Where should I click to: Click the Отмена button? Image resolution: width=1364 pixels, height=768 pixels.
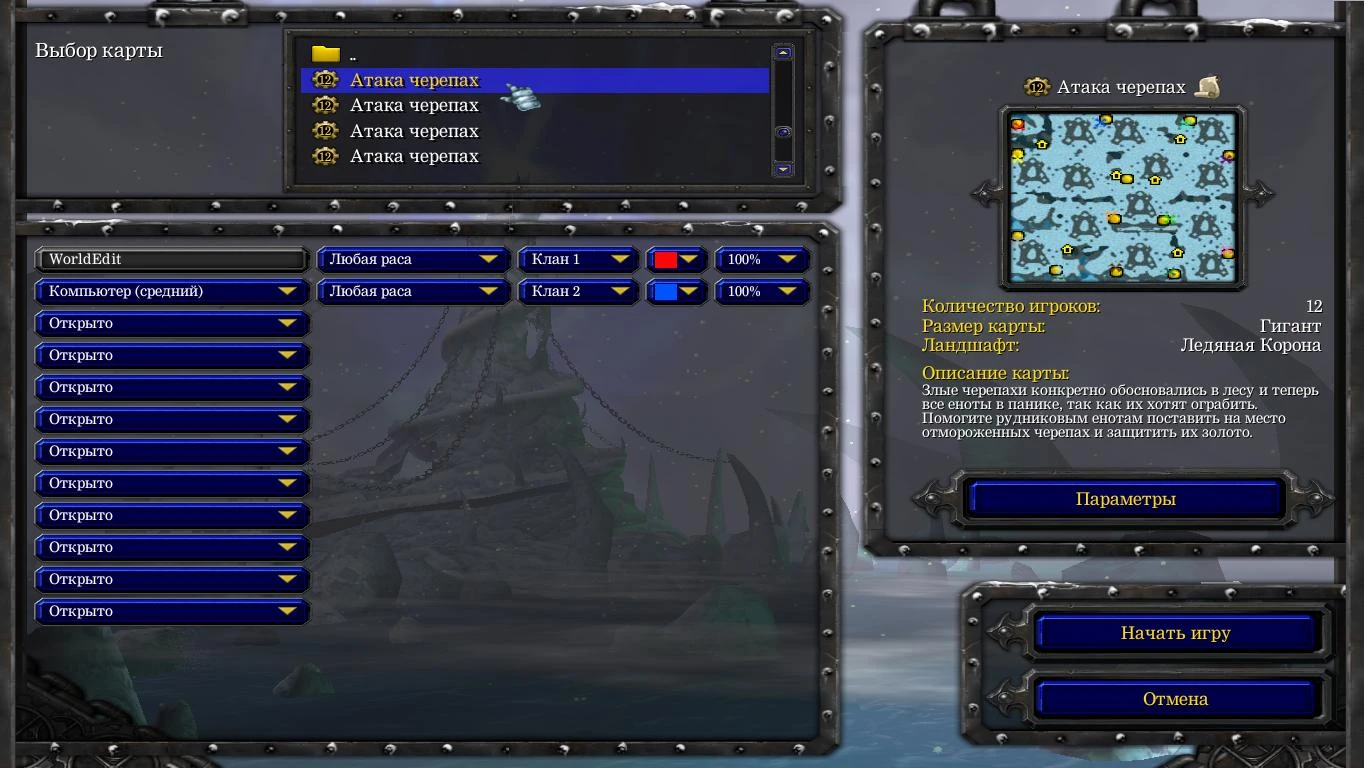(x=1177, y=698)
